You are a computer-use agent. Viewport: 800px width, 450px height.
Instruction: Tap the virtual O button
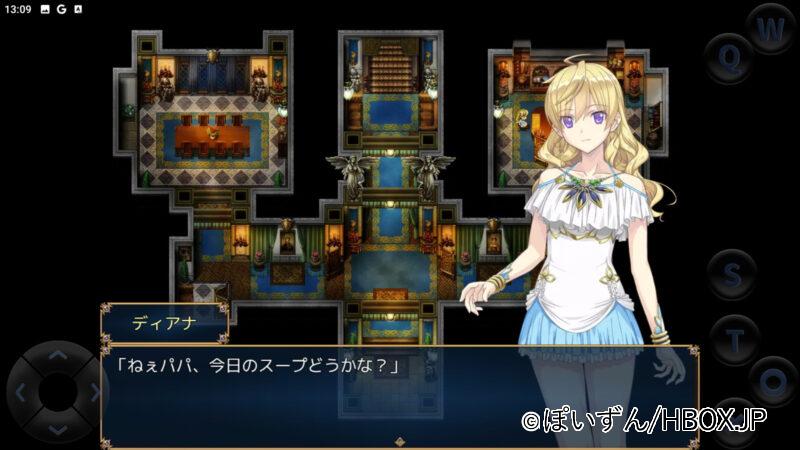[x=772, y=381]
